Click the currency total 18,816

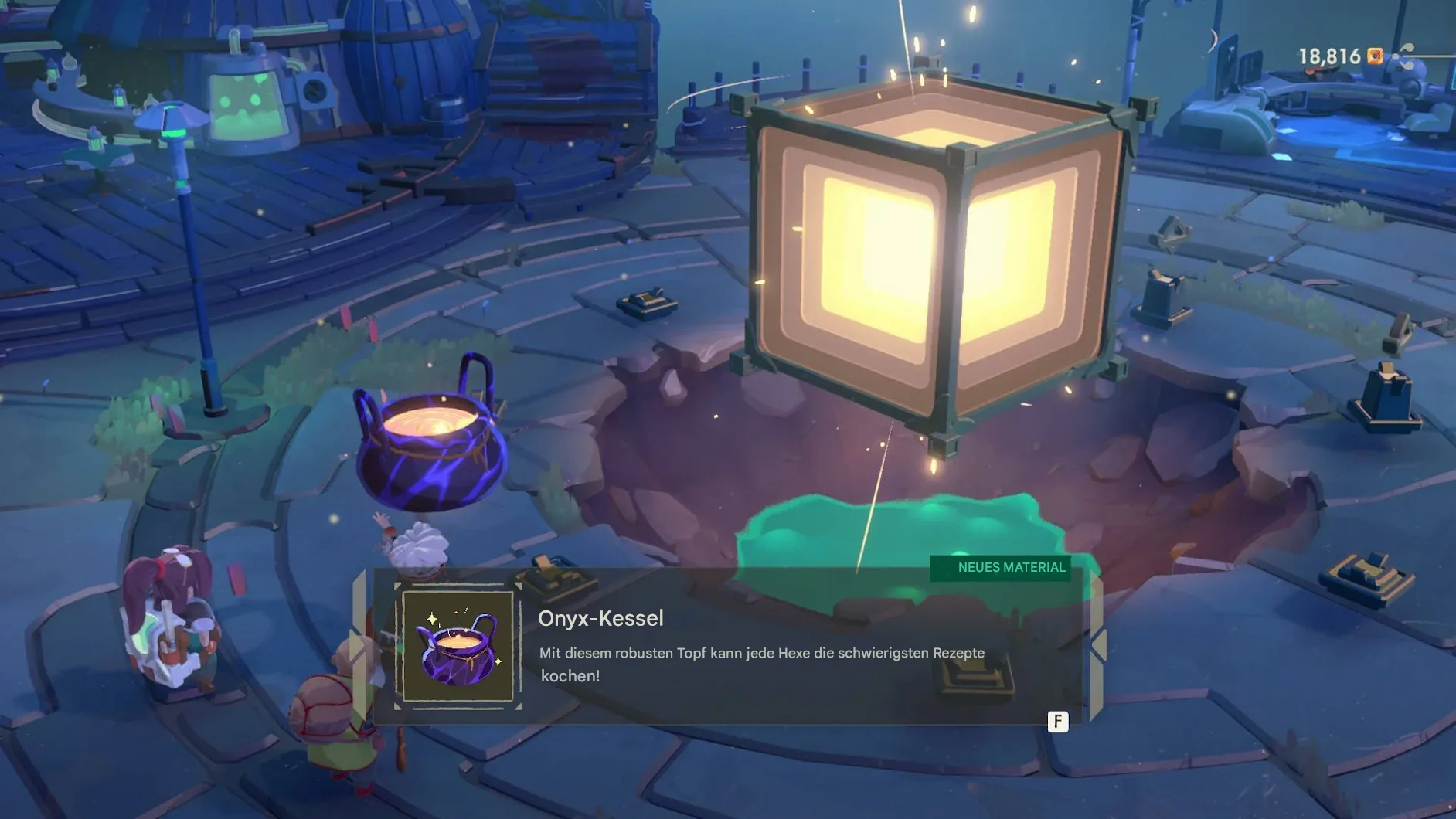[1328, 56]
